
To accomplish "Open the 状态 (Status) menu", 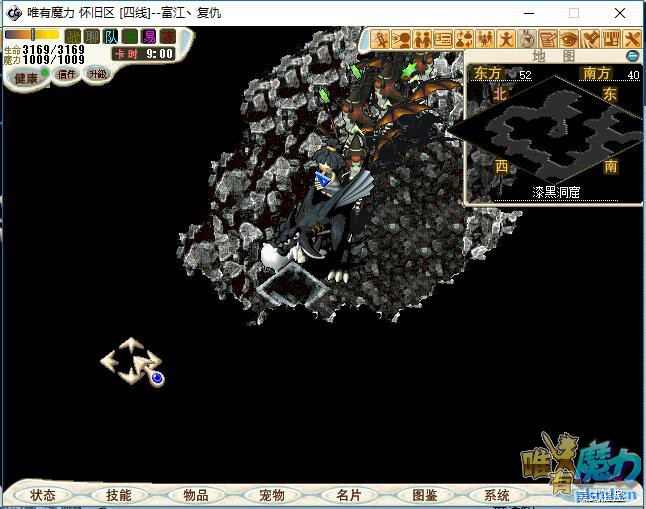I will click(43, 495).
